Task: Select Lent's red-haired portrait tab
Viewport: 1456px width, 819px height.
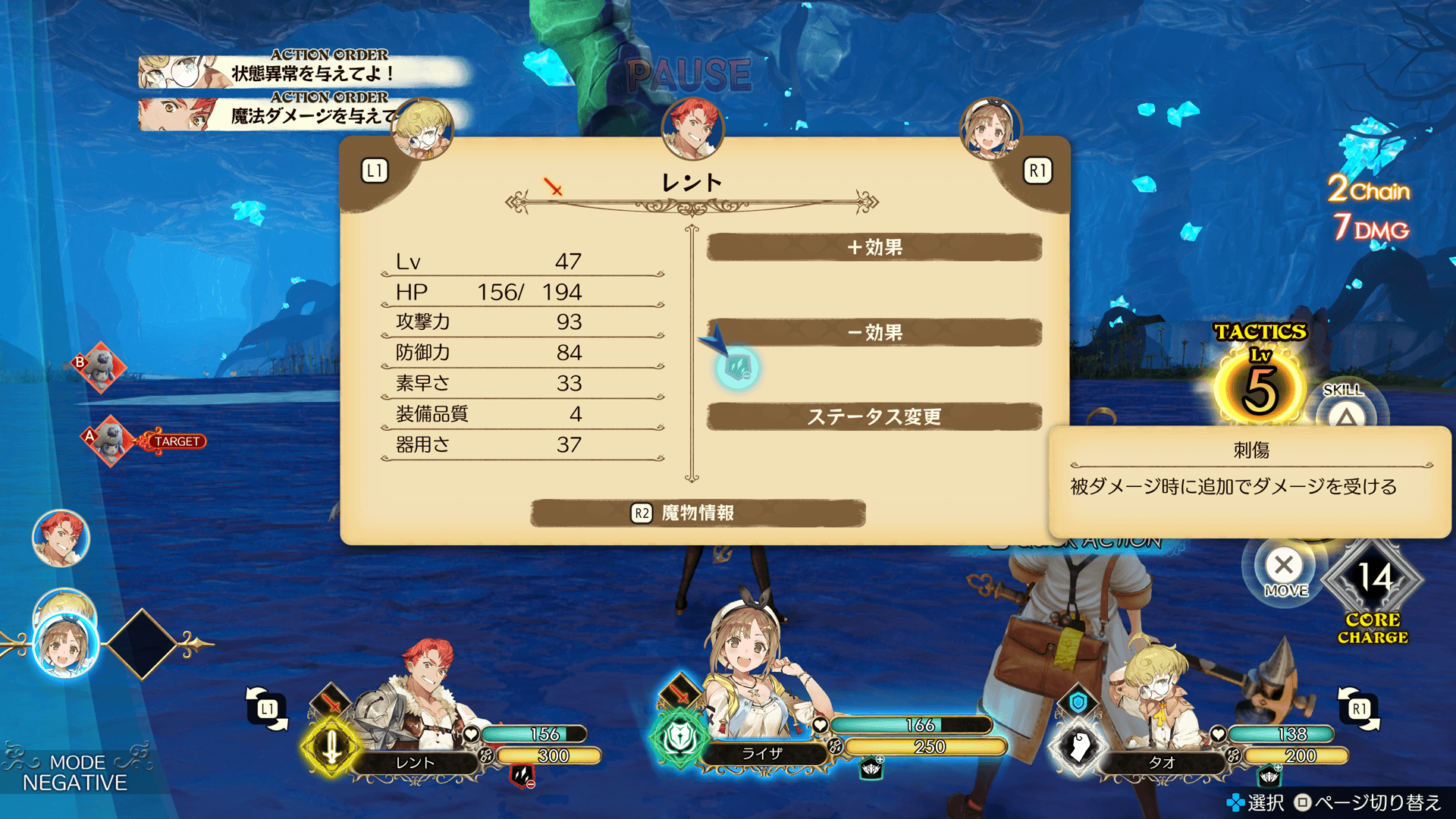Action: [692, 129]
